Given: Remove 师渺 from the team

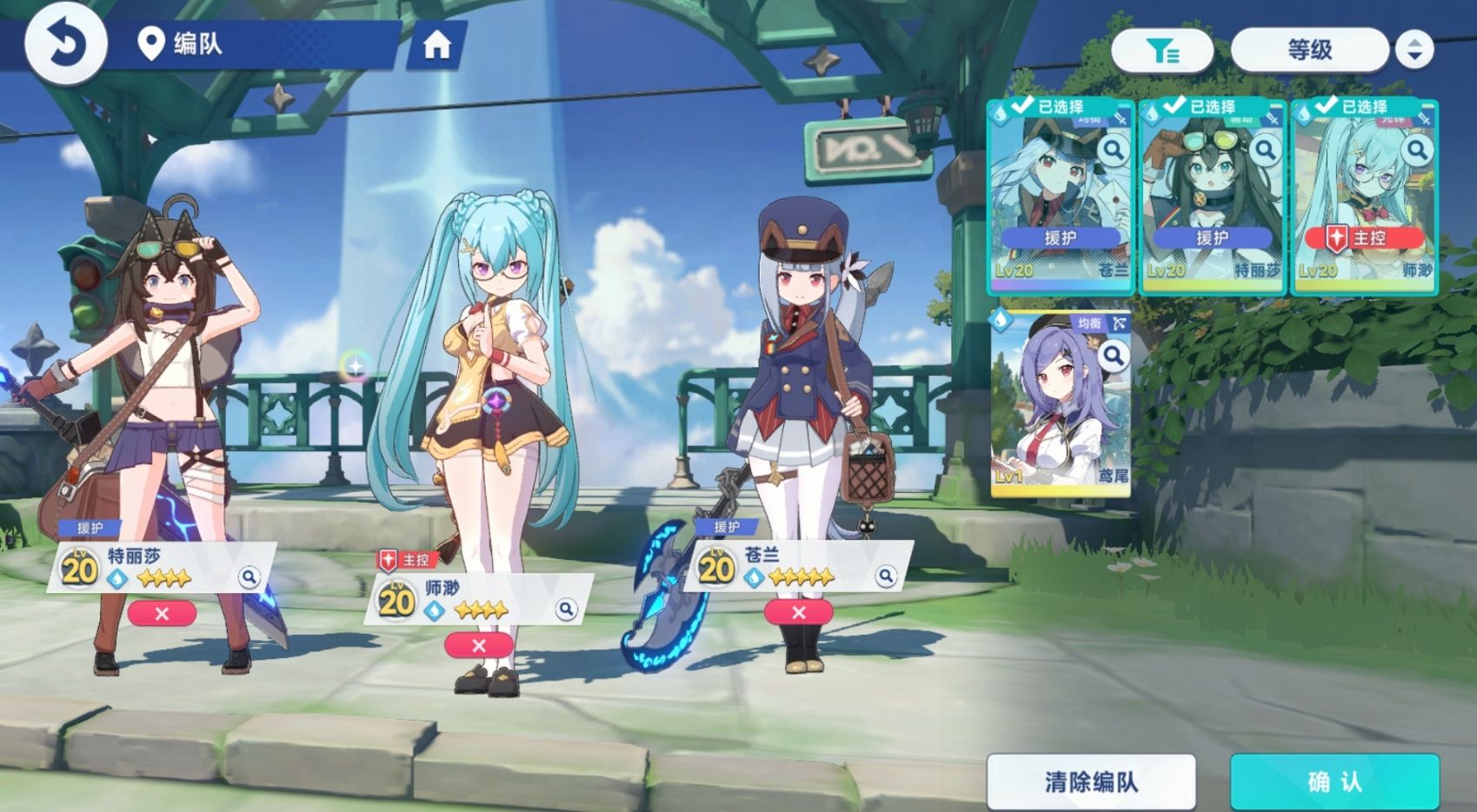Looking at the screenshot, I should (478, 645).
